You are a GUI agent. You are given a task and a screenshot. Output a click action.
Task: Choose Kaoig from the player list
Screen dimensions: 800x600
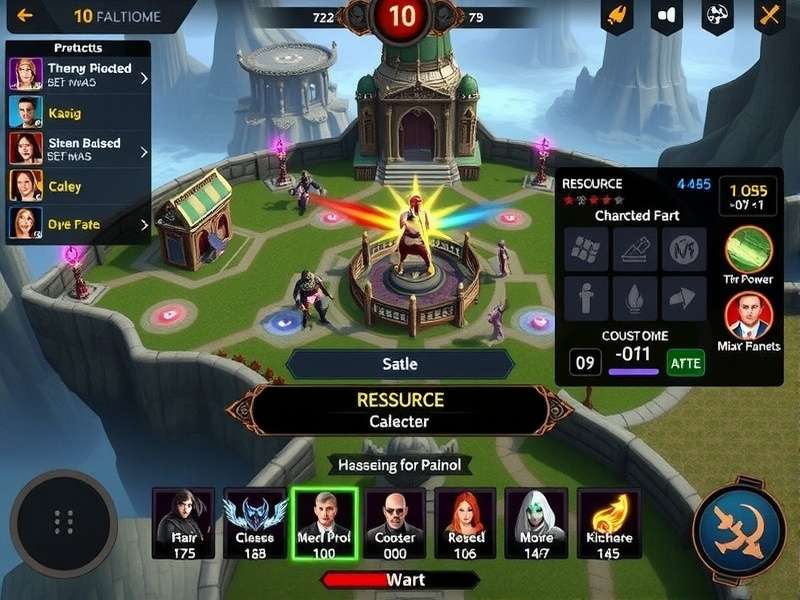pyautogui.click(x=79, y=113)
